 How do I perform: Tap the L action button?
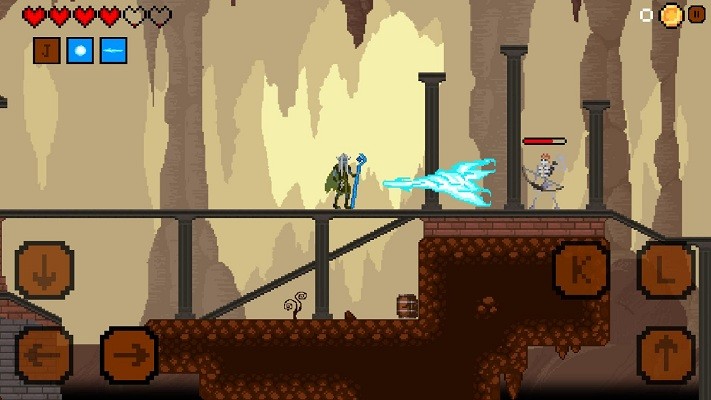click(x=666, y=270)
